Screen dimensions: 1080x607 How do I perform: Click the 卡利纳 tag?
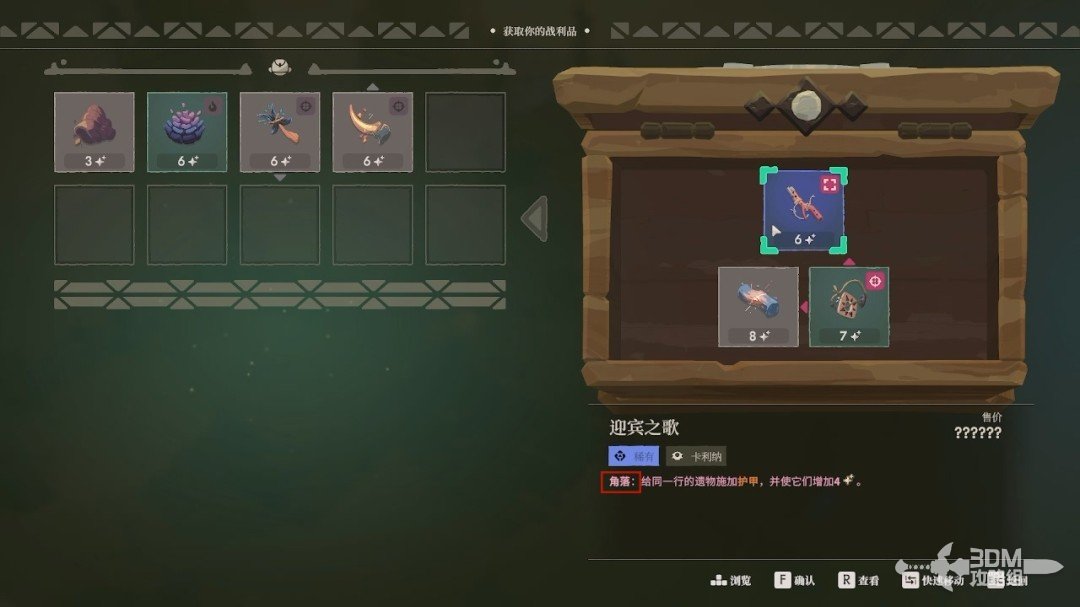pos(696,456)
